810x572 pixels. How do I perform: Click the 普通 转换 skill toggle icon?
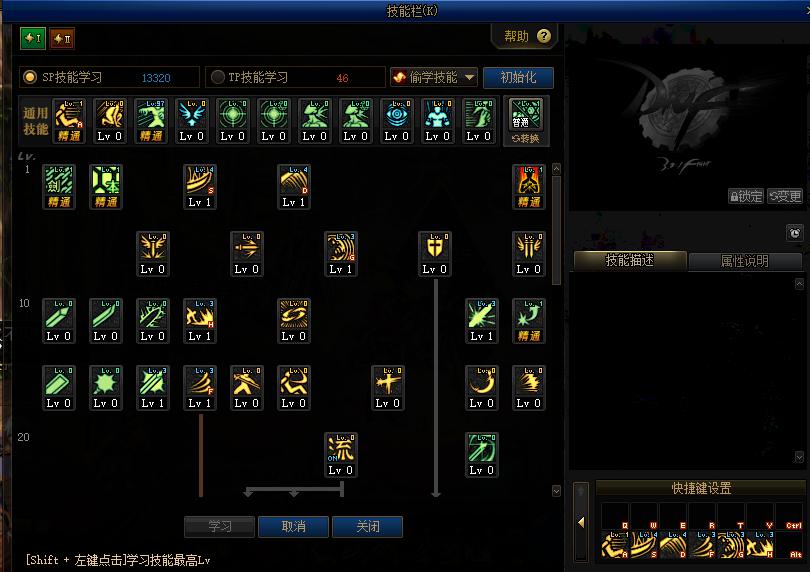point(526,121)
